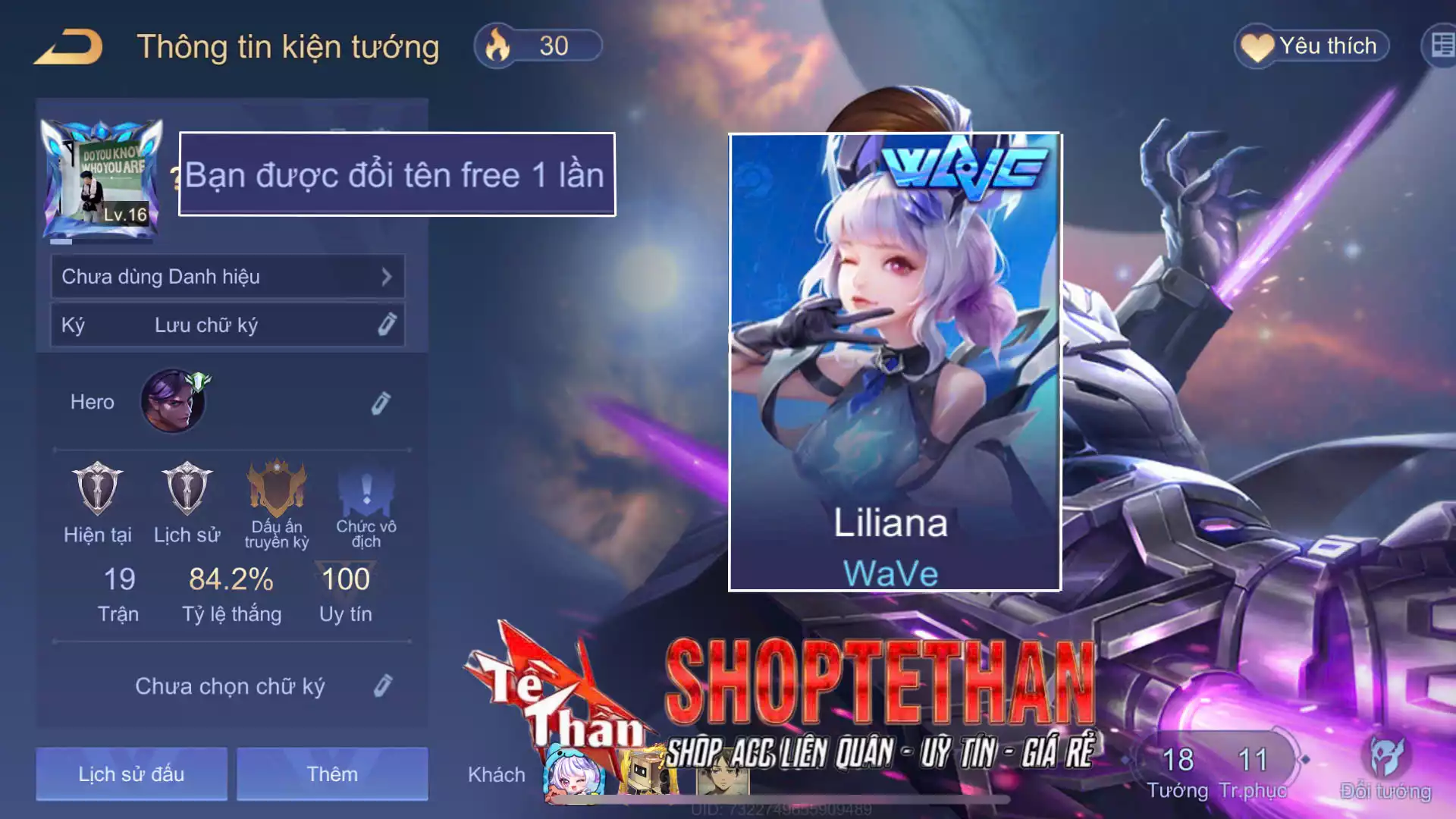Dismiss the Bạn được đổi tên free popup
The width and height of the screenshot is (1456, 819).
396,175
